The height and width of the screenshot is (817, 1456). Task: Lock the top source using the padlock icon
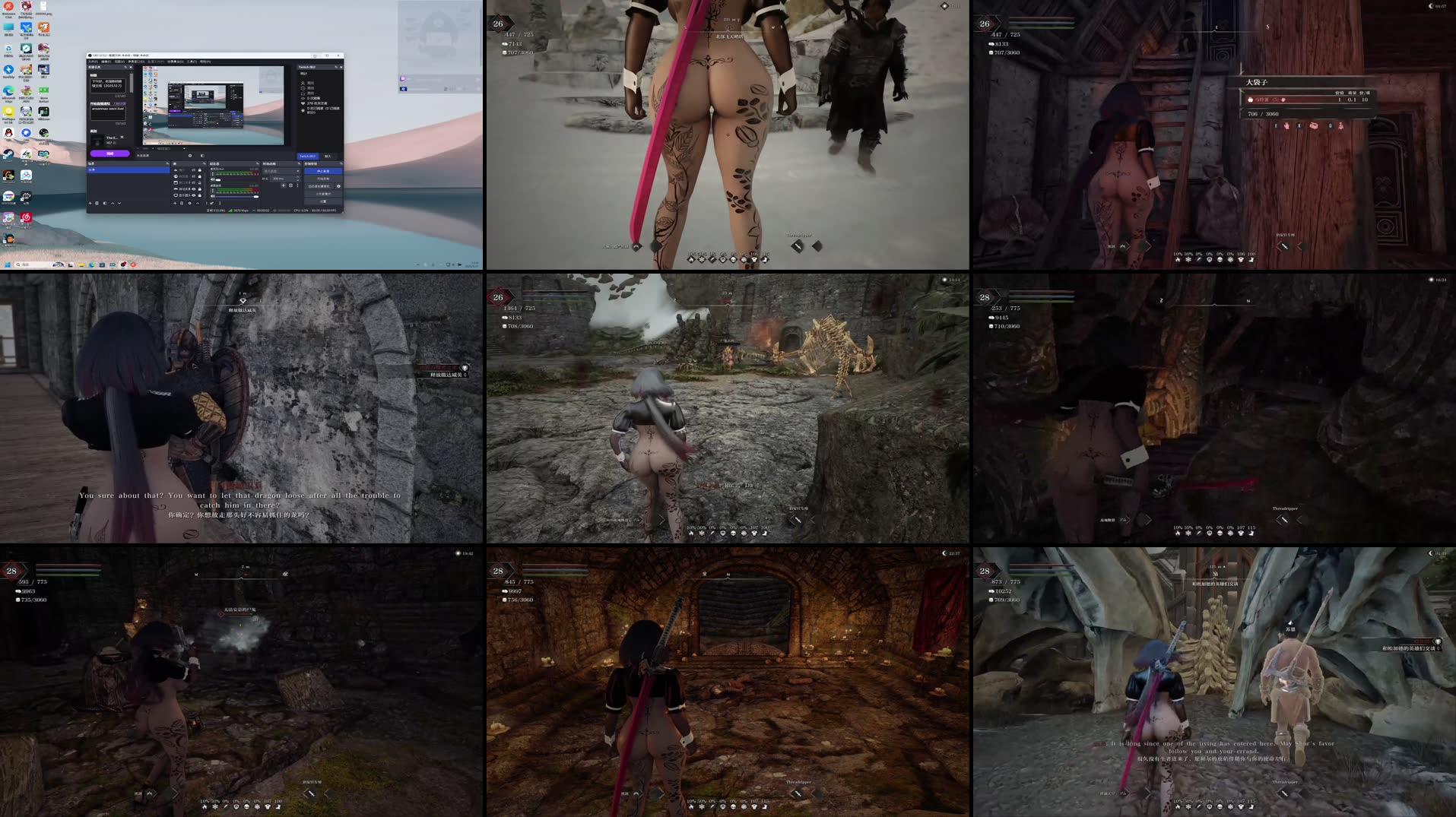coord(200,170)
